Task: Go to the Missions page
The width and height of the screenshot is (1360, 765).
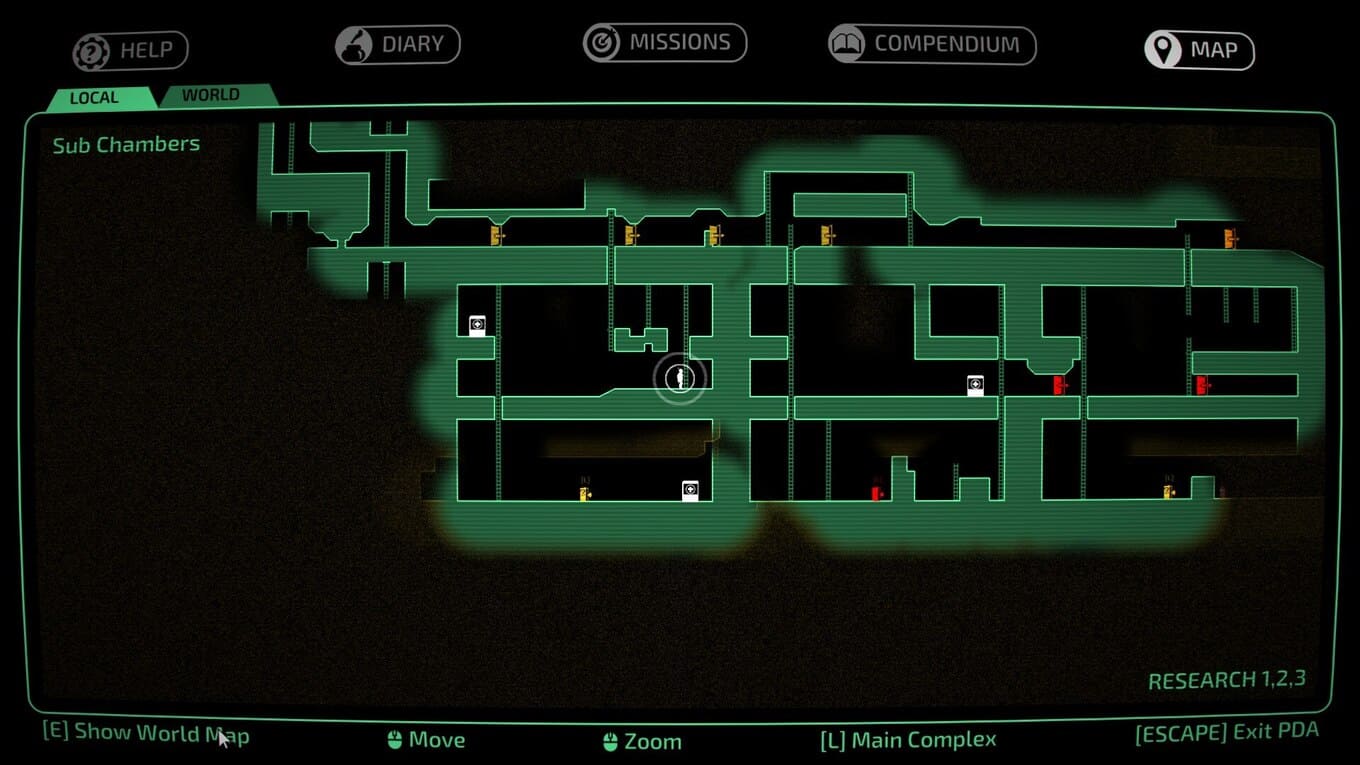Action: click(x=665, y=43)
